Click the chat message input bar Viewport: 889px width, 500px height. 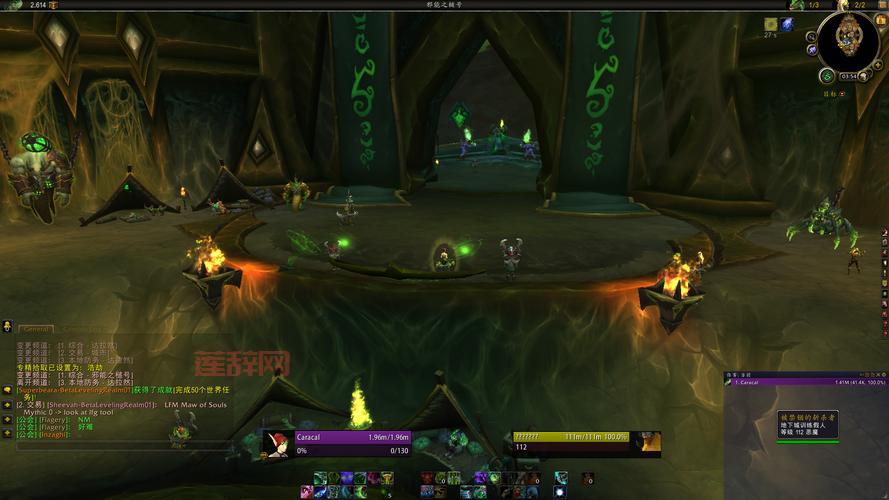80,446
